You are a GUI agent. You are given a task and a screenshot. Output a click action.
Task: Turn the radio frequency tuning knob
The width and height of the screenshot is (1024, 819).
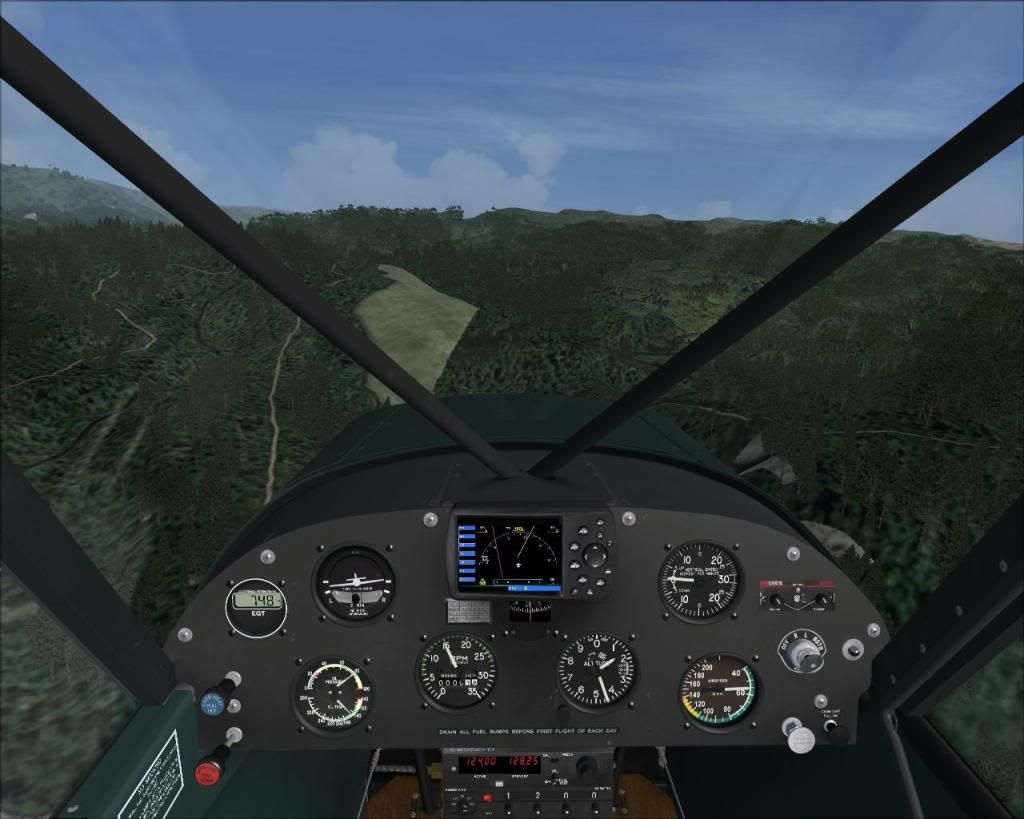pyautogui.click(x=587, y=767)
